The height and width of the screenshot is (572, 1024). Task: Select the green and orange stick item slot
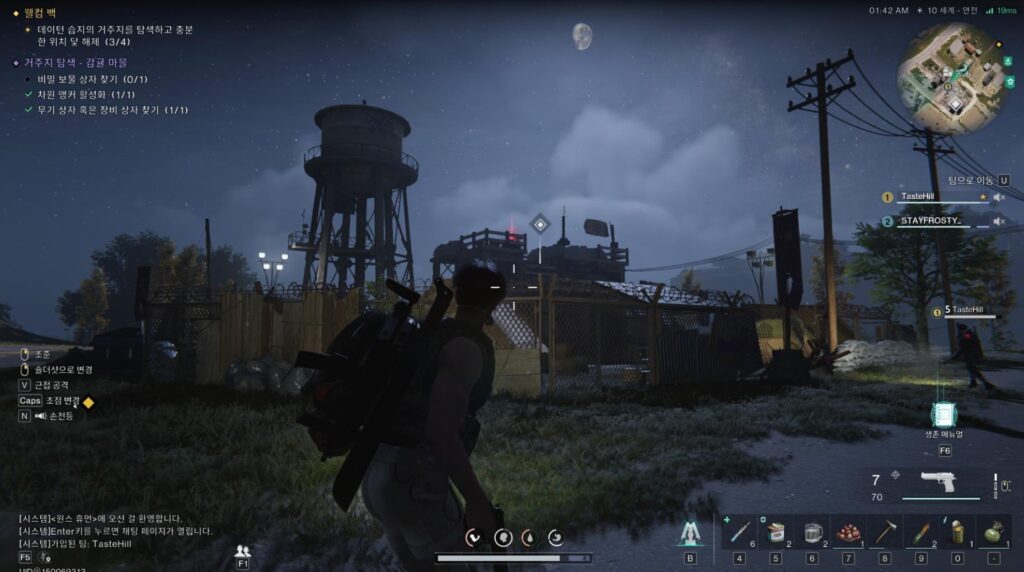pyautogui.click(x=921, y=530)
